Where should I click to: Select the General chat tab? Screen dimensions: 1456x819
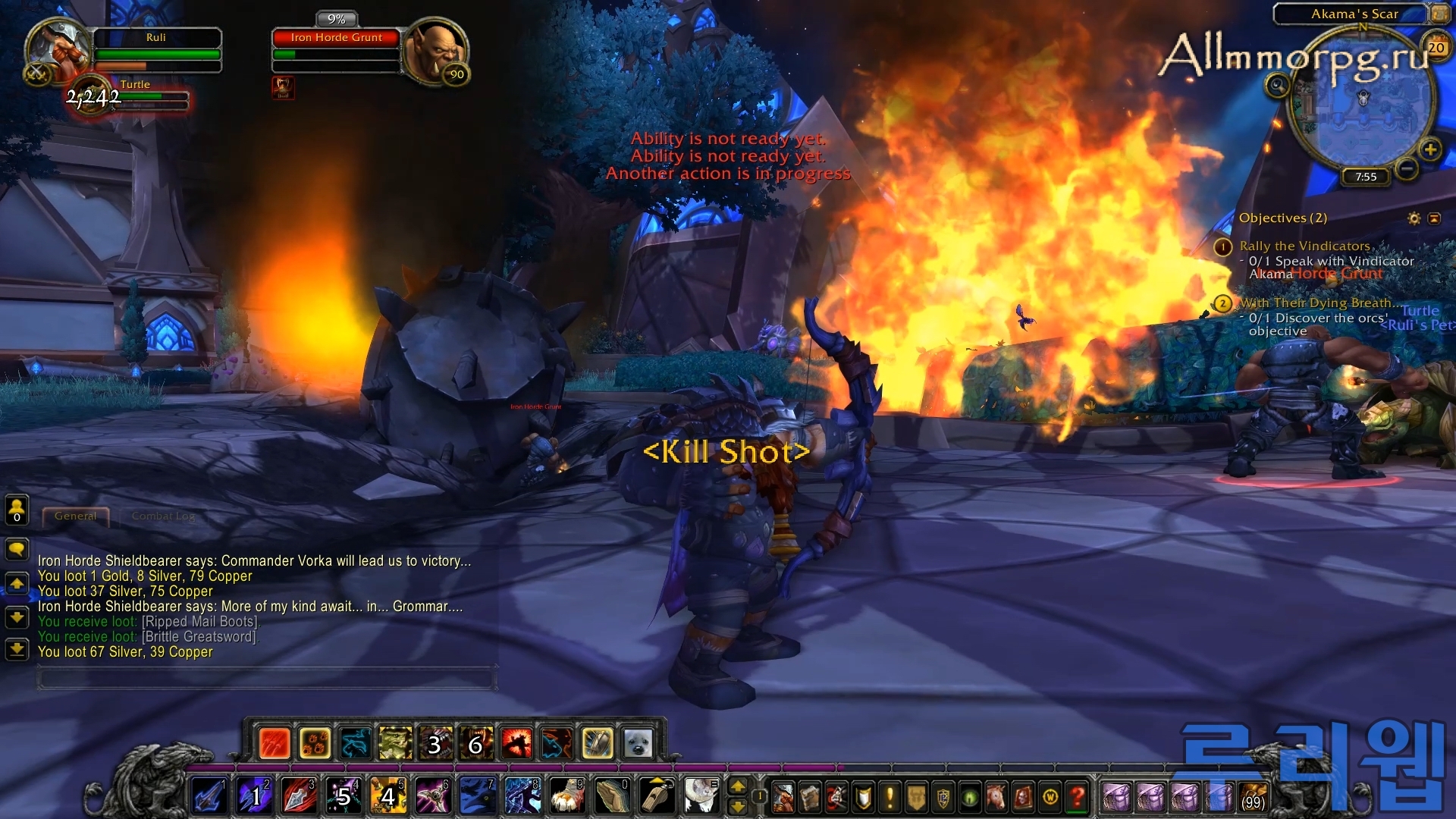(76, 516)
